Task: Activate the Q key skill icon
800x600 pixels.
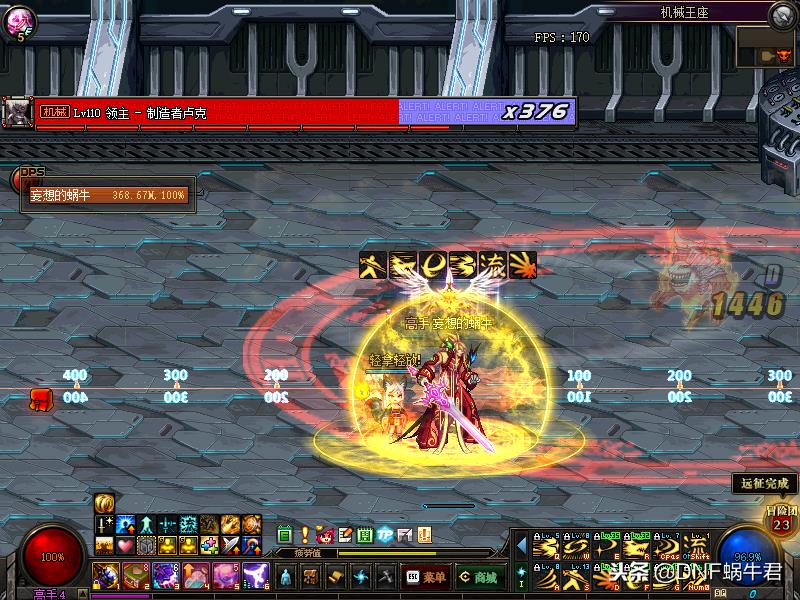Action: click(544, 547)
